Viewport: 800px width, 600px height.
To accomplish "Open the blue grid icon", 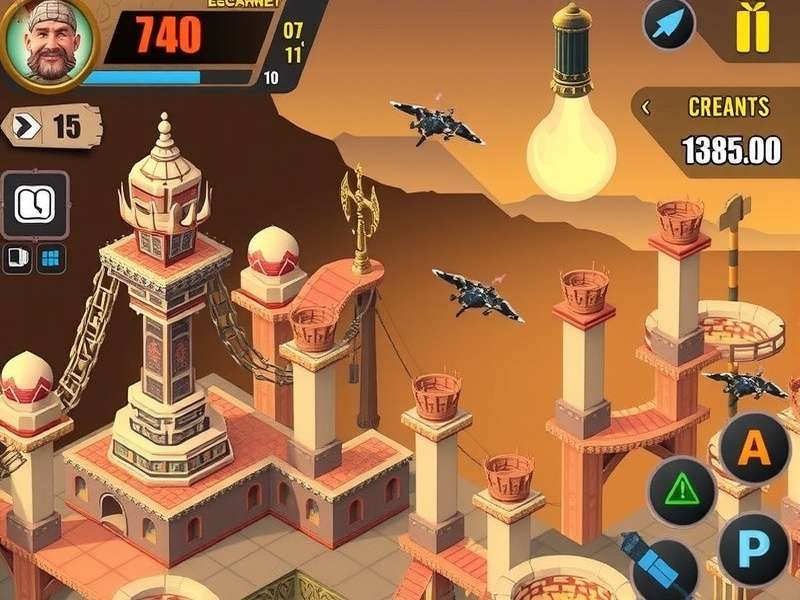I will click(x=51, y=259).
